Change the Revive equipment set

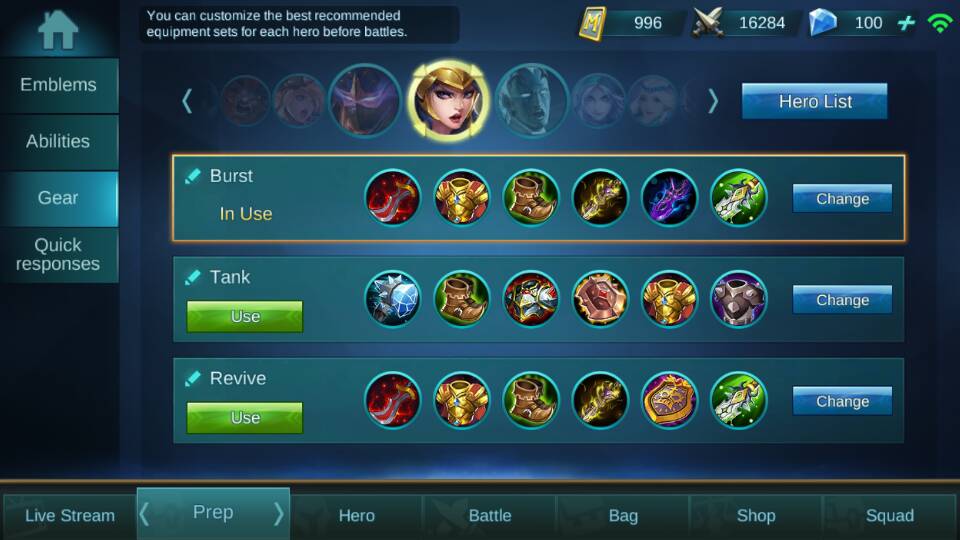(842, 401)
